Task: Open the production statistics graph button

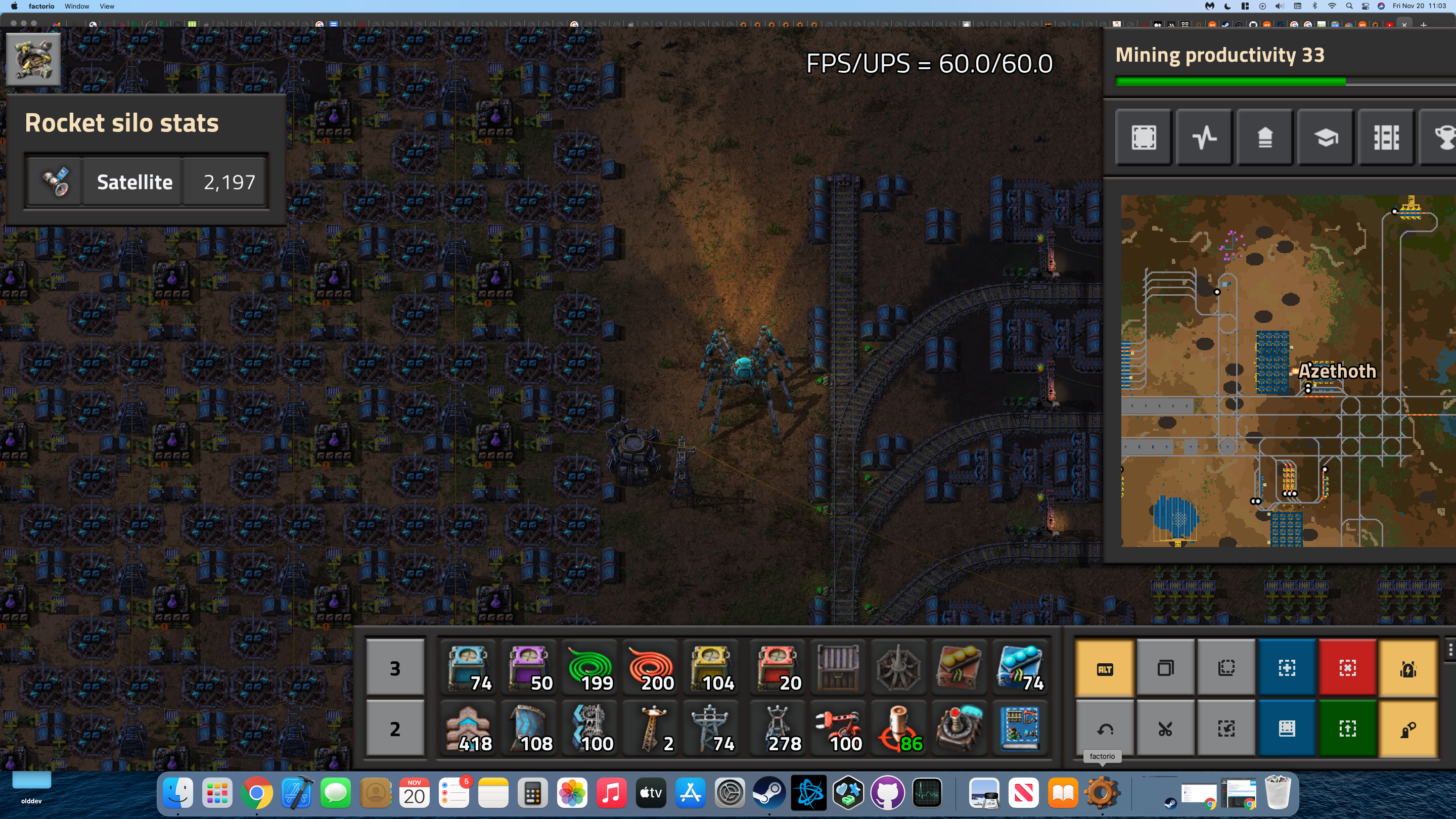Action: [x=1204, y=138]
